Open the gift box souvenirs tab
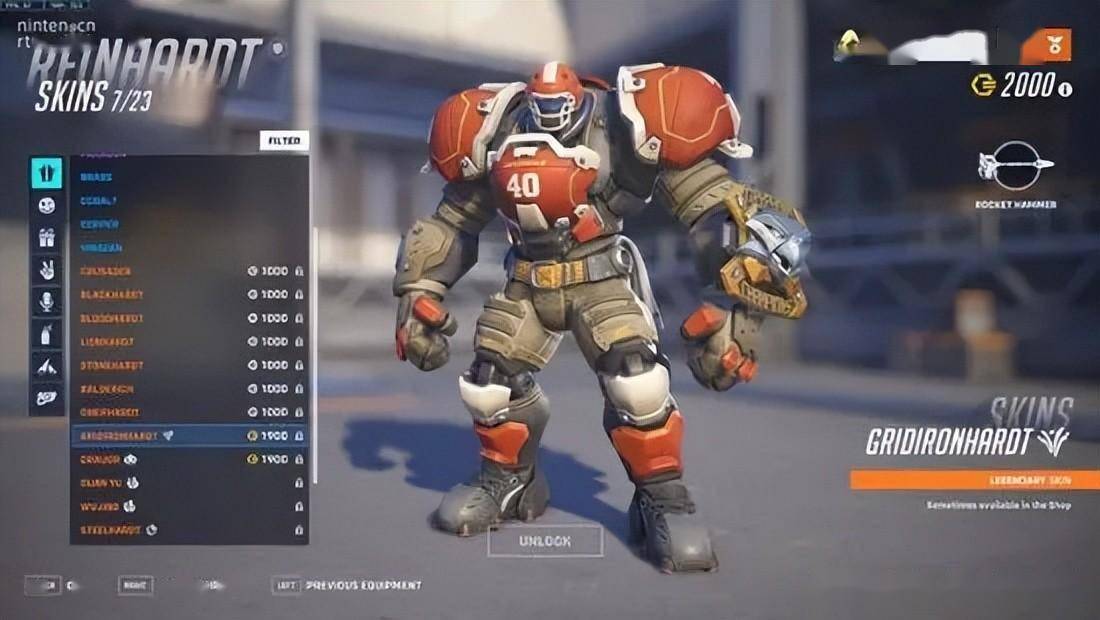The image size is (1100, 620). click(x=46, y=237)
